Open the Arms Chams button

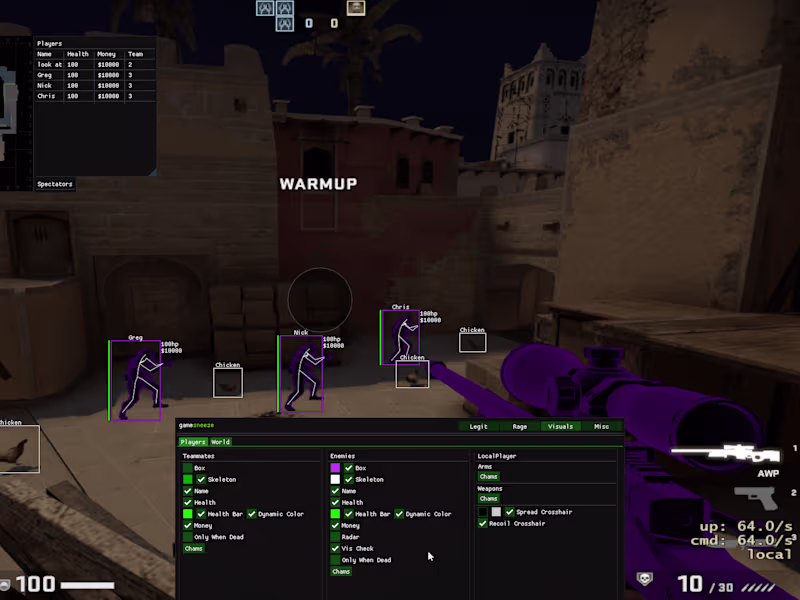coord(488,477)
